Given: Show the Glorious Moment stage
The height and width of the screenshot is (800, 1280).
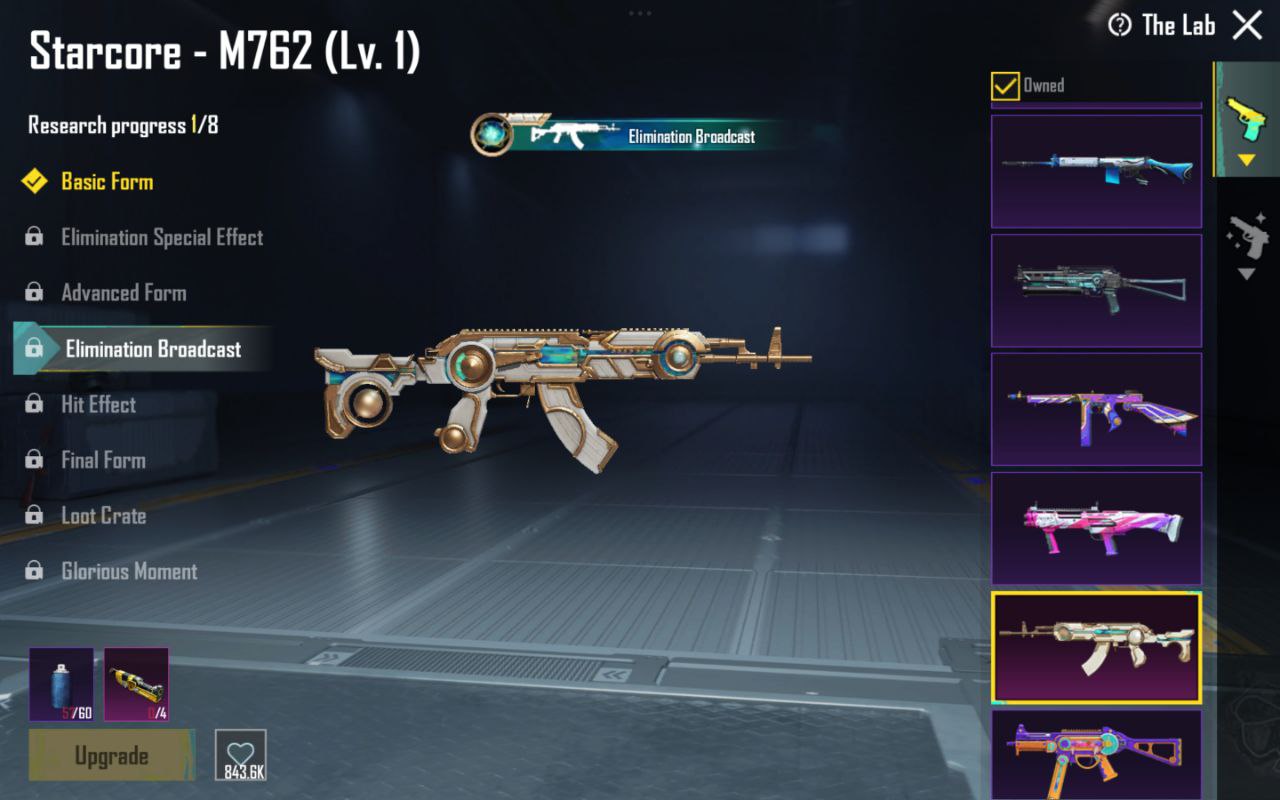Looking at the screenshot, I should [129, 572].
